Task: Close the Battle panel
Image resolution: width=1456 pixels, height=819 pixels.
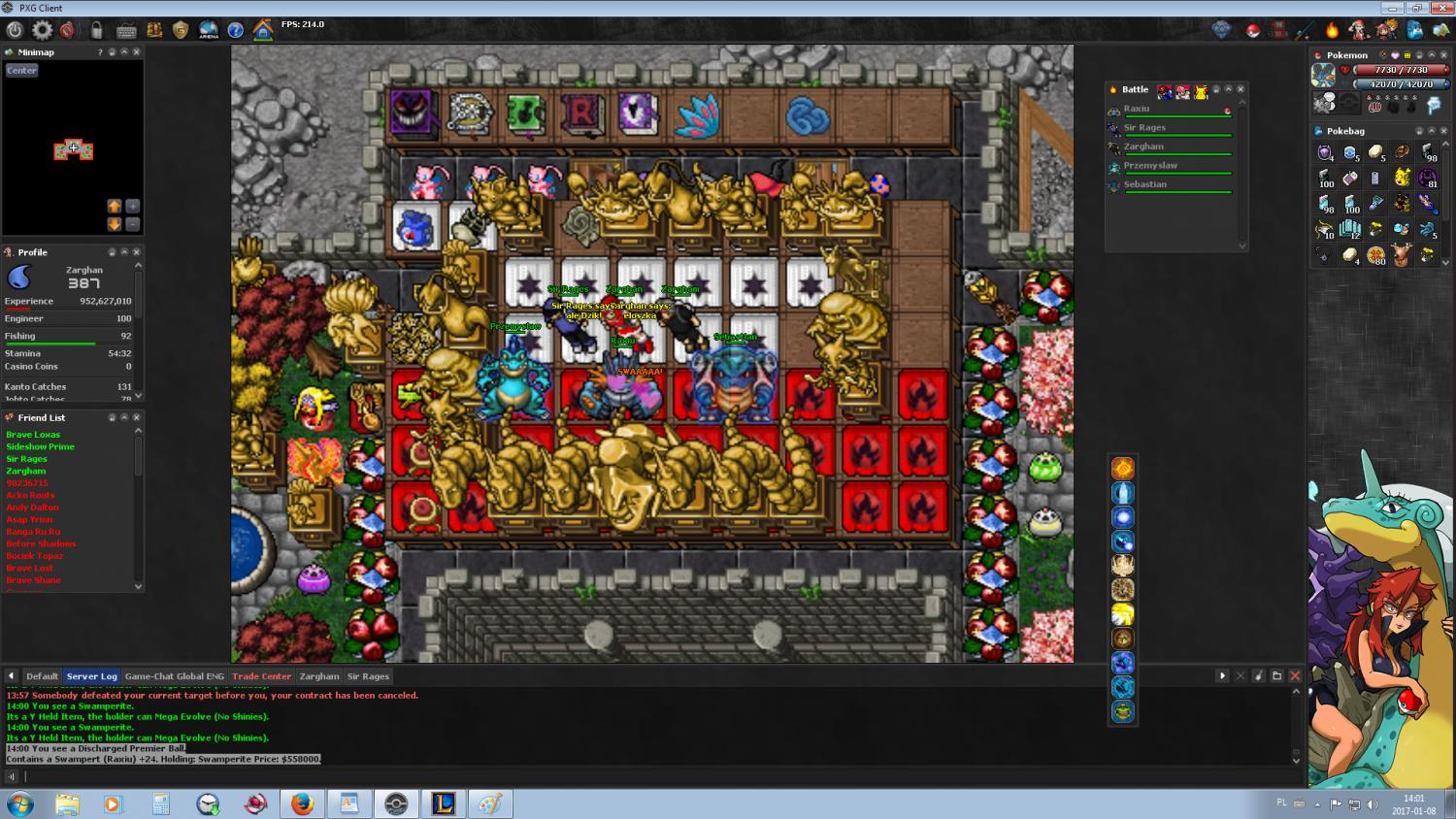Action: point(1241,89)
